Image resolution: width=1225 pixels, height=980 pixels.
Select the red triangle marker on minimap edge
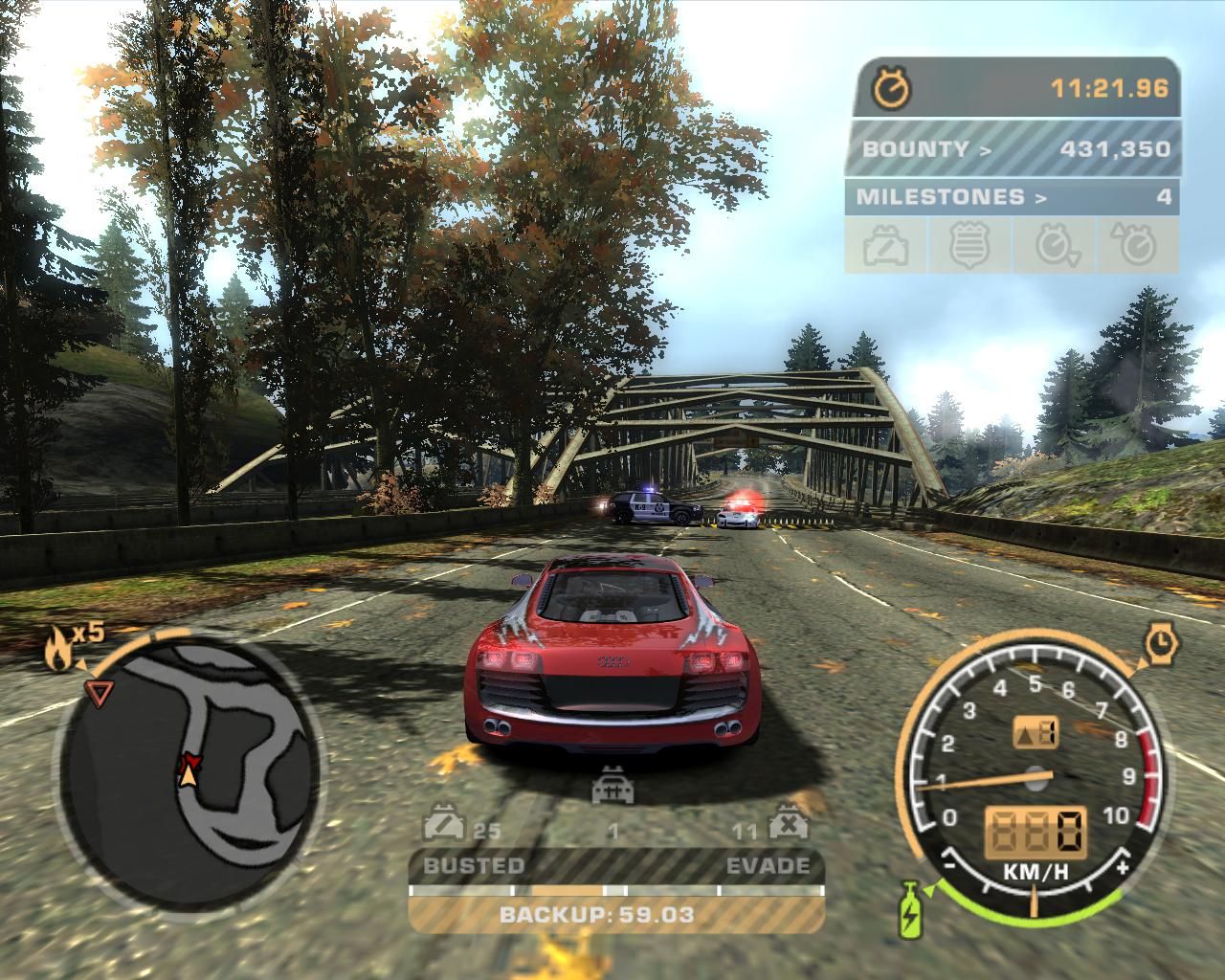click(x=97, y=692)
